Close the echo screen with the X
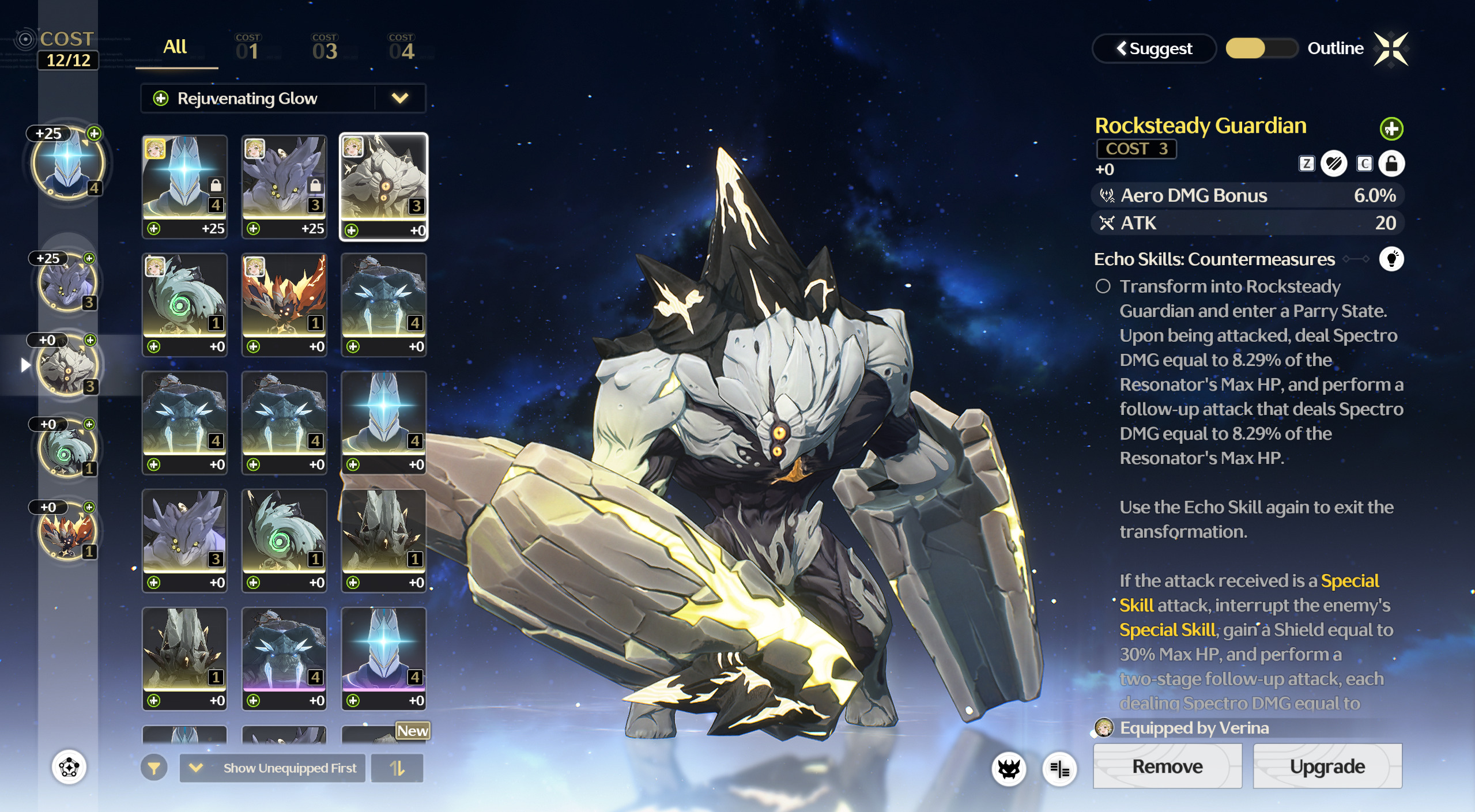The width and height of the screenshot is (1475, 812). click(1391, 49)
